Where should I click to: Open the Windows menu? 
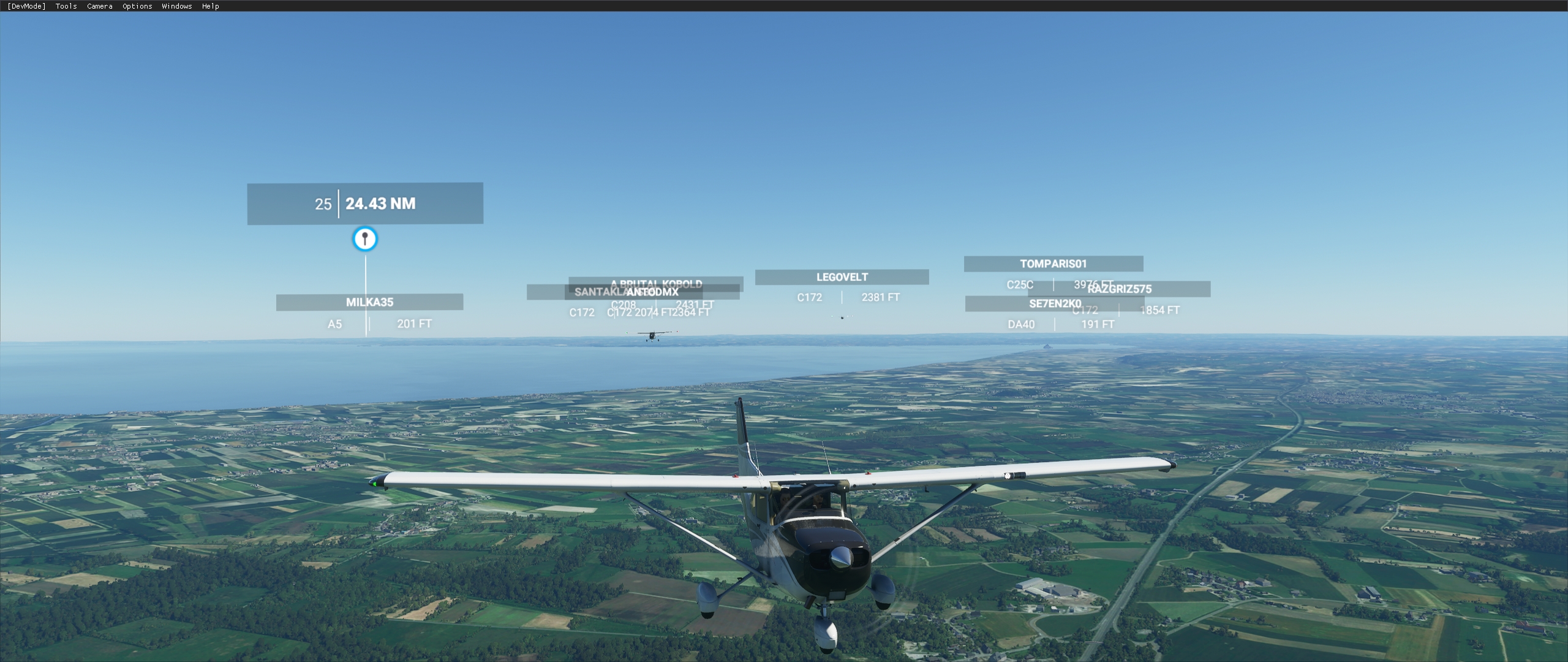(176, 6)
